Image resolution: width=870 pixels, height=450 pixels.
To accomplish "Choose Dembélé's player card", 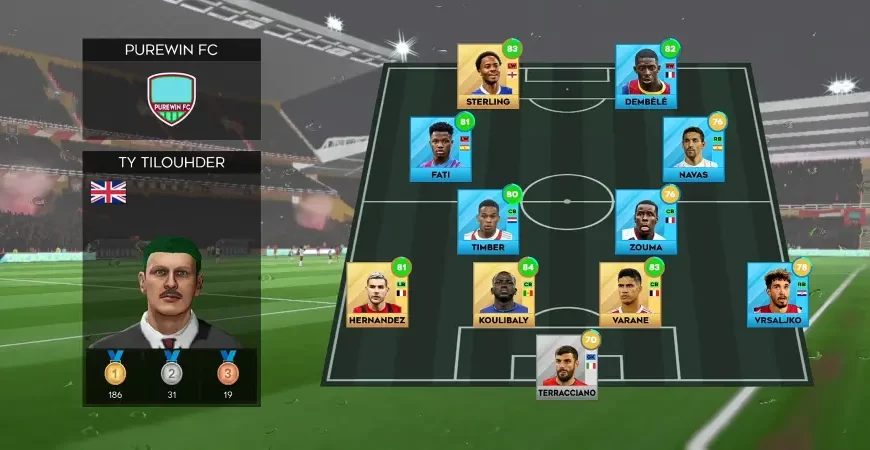I will tap(646, 76).
